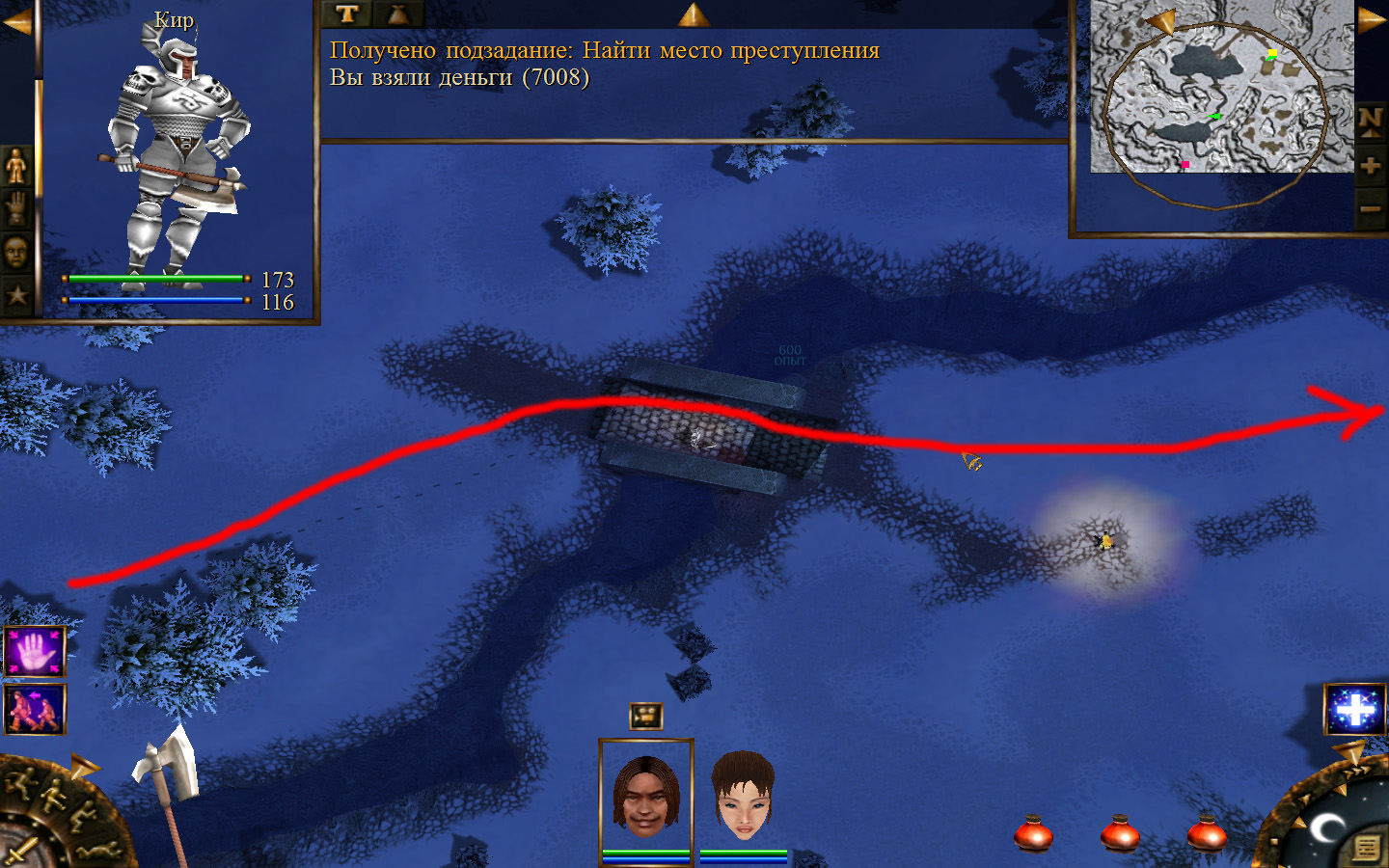
Task: Activate the two walking figures follow icon
Action: tap(35, 709)
